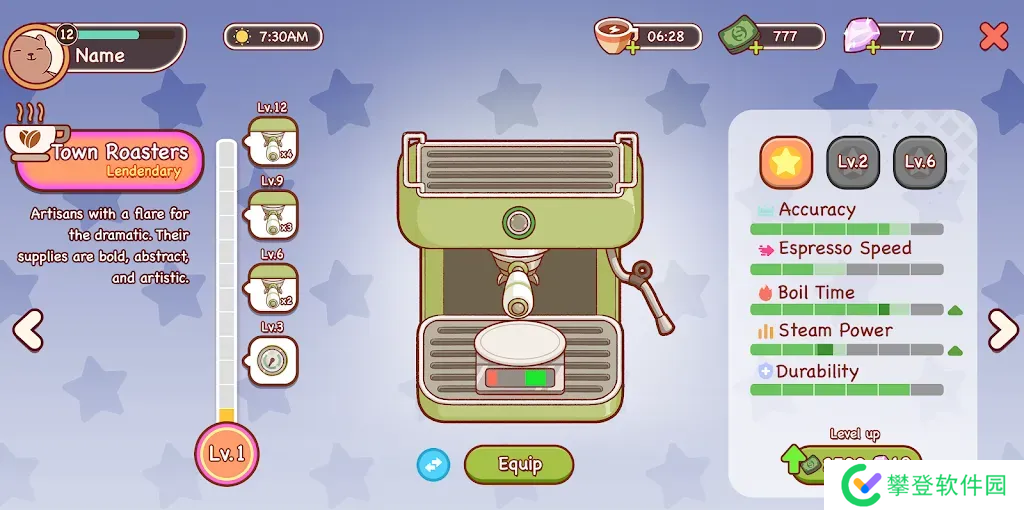Viewport: 1024px width, 510px height.
Task: Select the Lv.3 pressure gauge reward
Action: click(272, 360)
